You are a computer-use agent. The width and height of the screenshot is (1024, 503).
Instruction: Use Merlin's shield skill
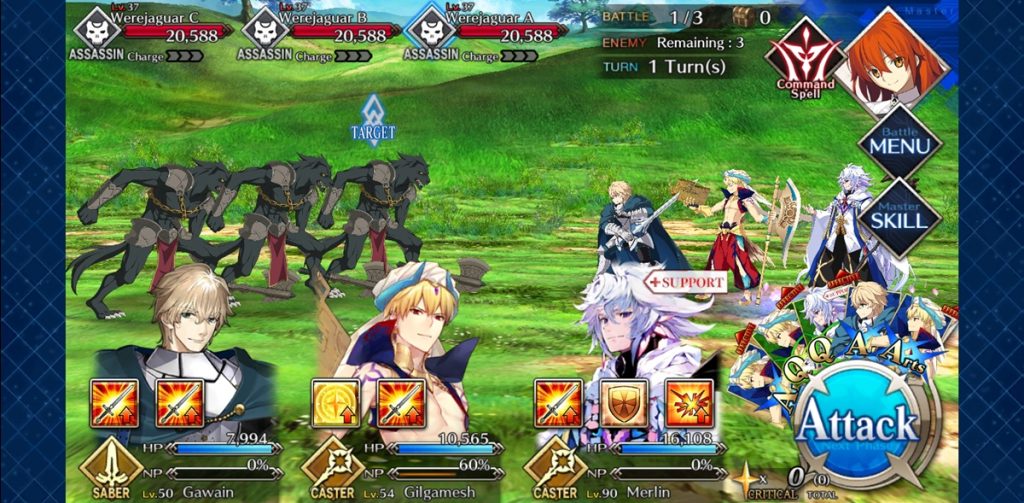[x=624, y=404]
